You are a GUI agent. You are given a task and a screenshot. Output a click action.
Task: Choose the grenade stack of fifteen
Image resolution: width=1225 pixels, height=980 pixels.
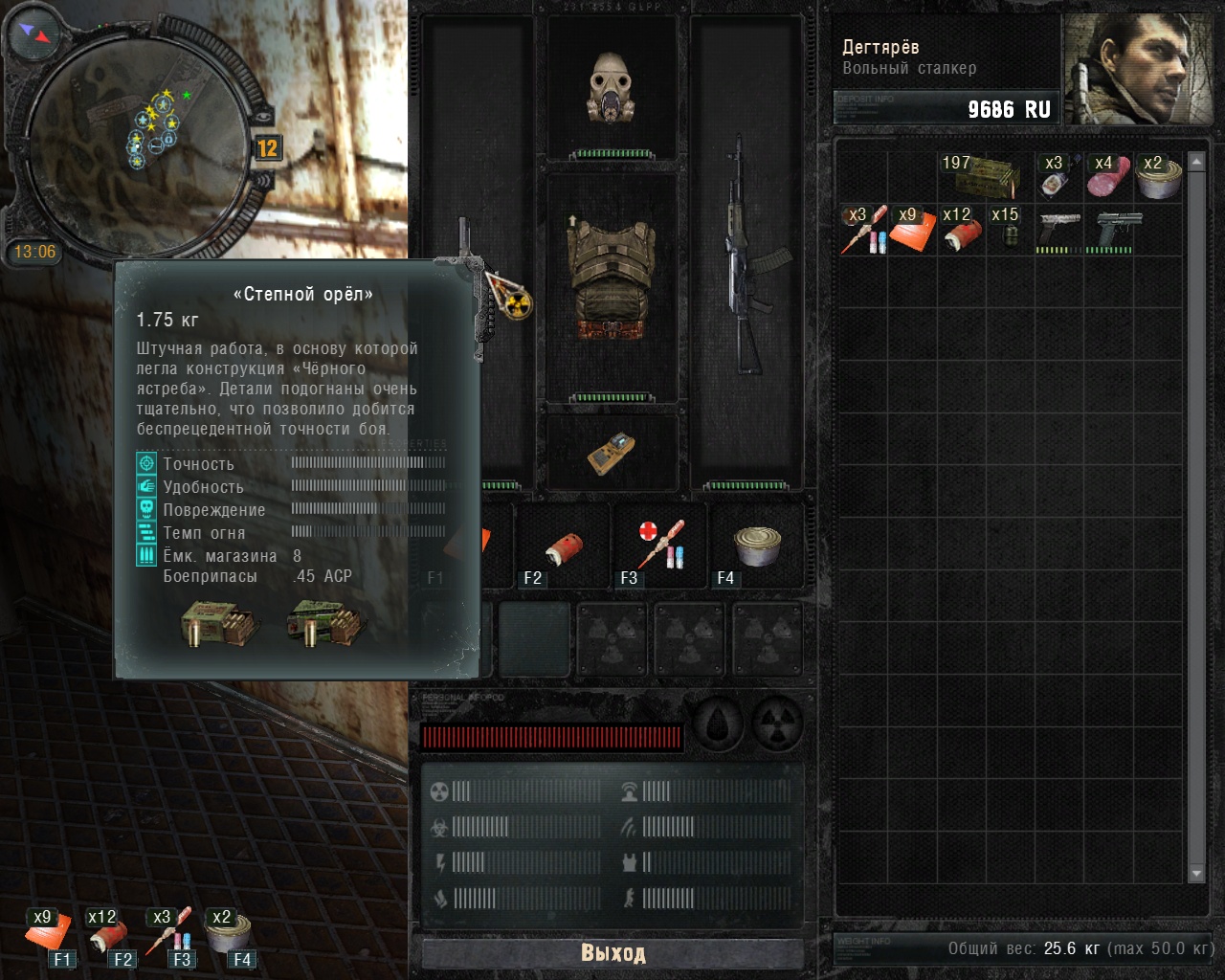(1010, 230)
